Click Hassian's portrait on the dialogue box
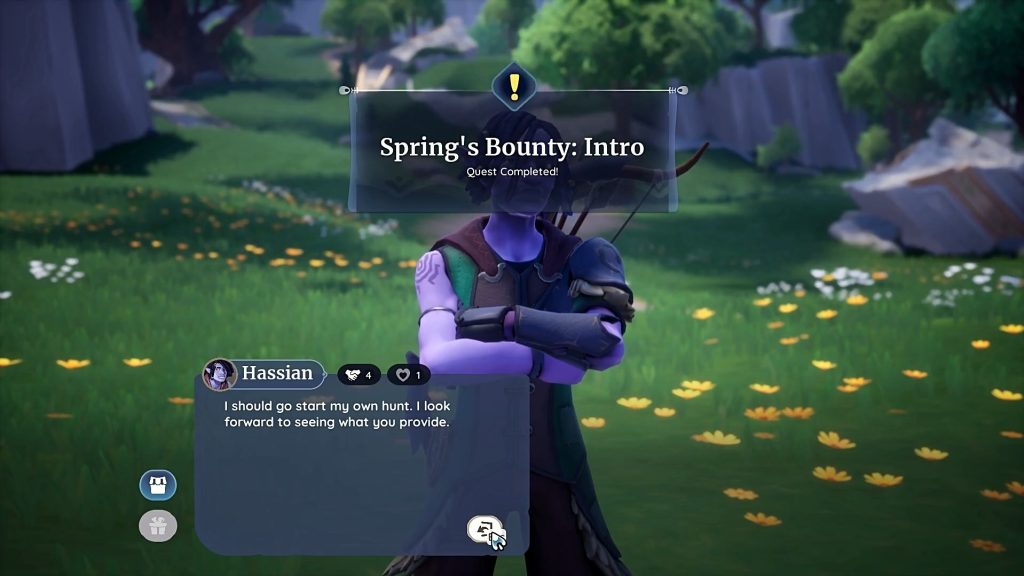 click(x=220, y=375)
